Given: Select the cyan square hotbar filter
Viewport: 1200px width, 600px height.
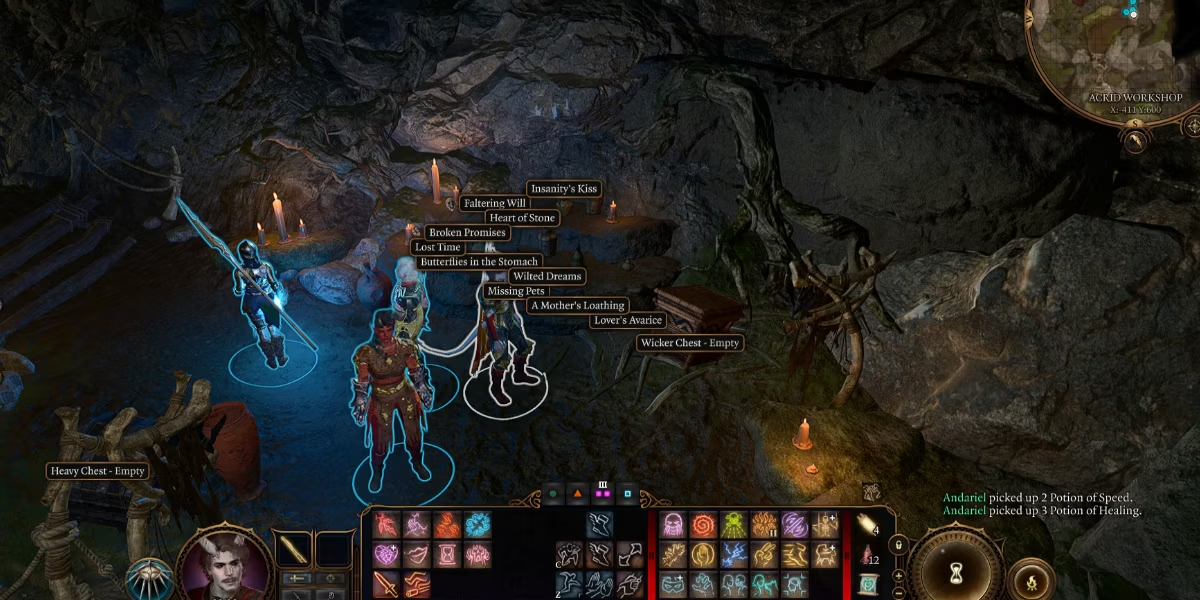Looking at the screenshot, I should pos(627,494).
